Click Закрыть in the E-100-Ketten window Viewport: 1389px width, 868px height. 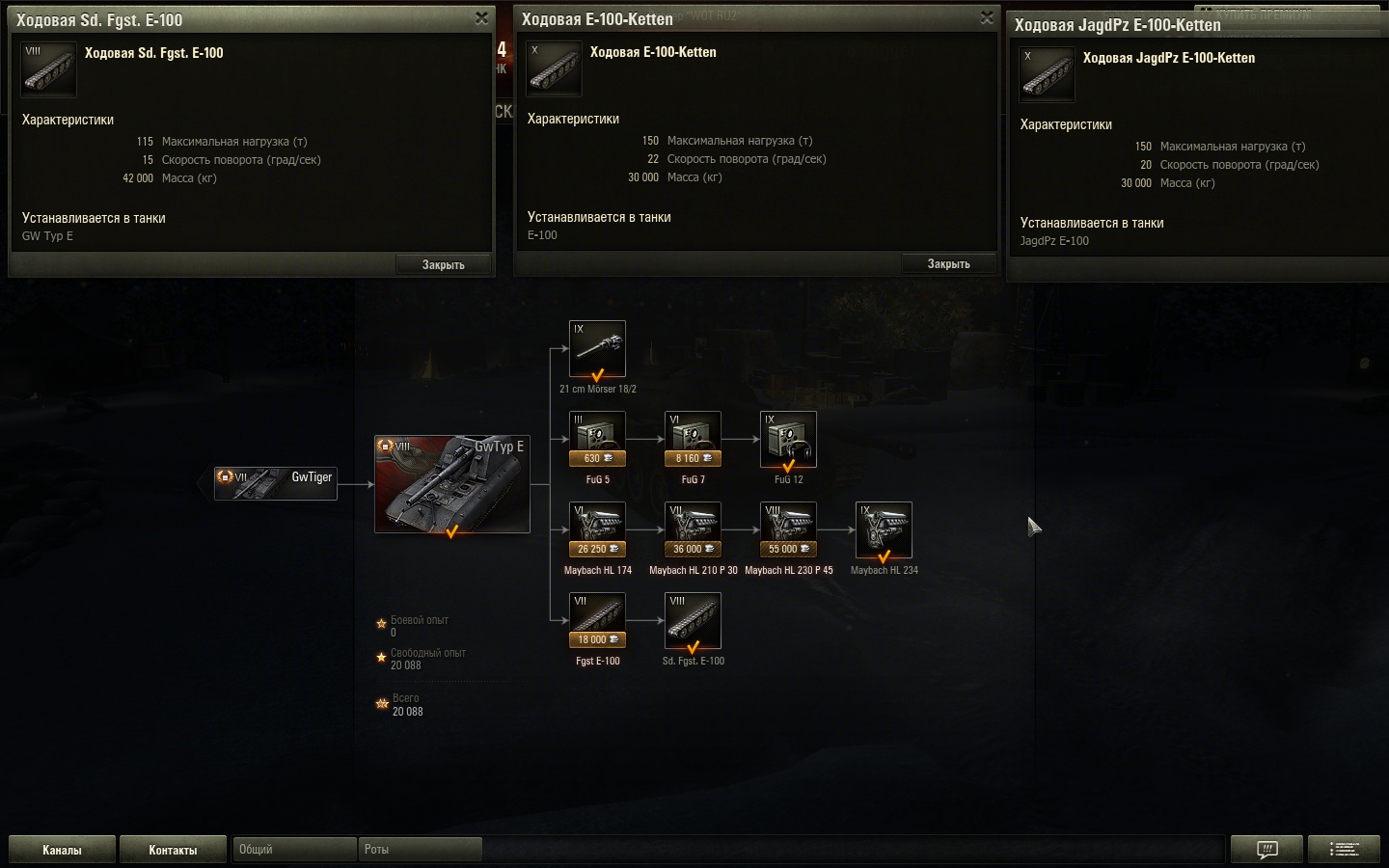tap(948, 263)
